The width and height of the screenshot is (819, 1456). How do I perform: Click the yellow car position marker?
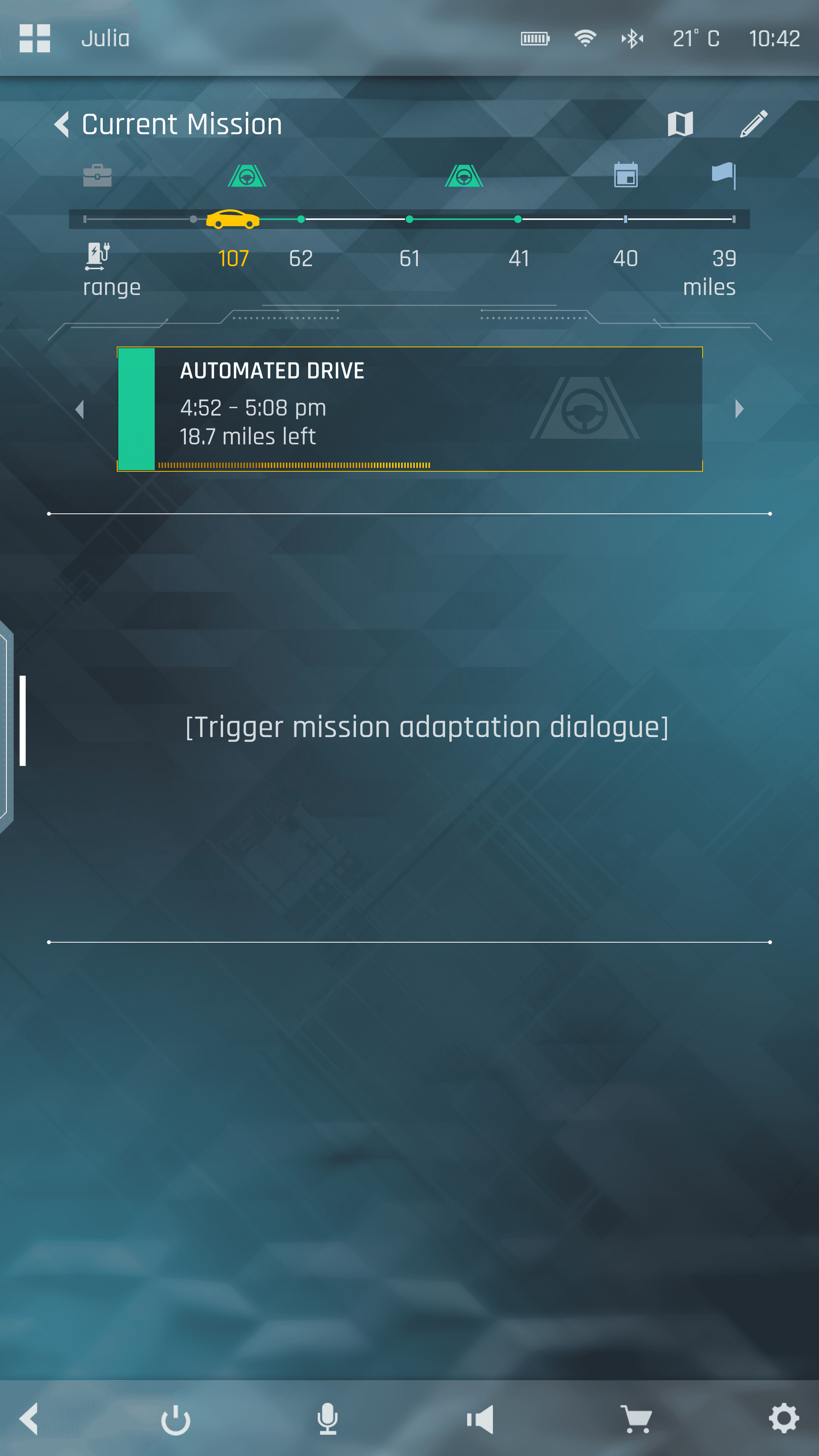pyautogui.click(x=232, y=219)
